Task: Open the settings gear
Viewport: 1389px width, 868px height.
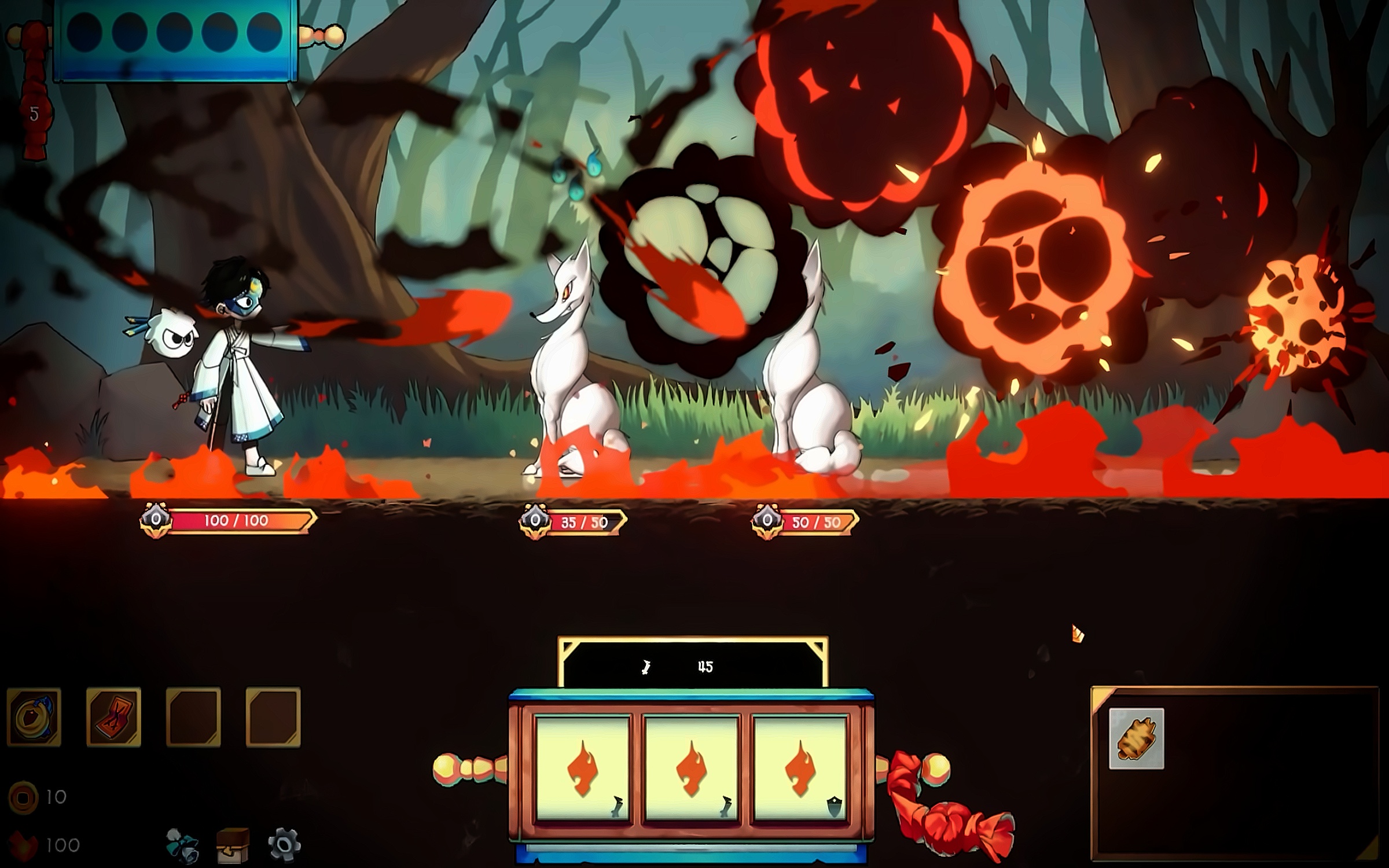Action: [284, 844]
